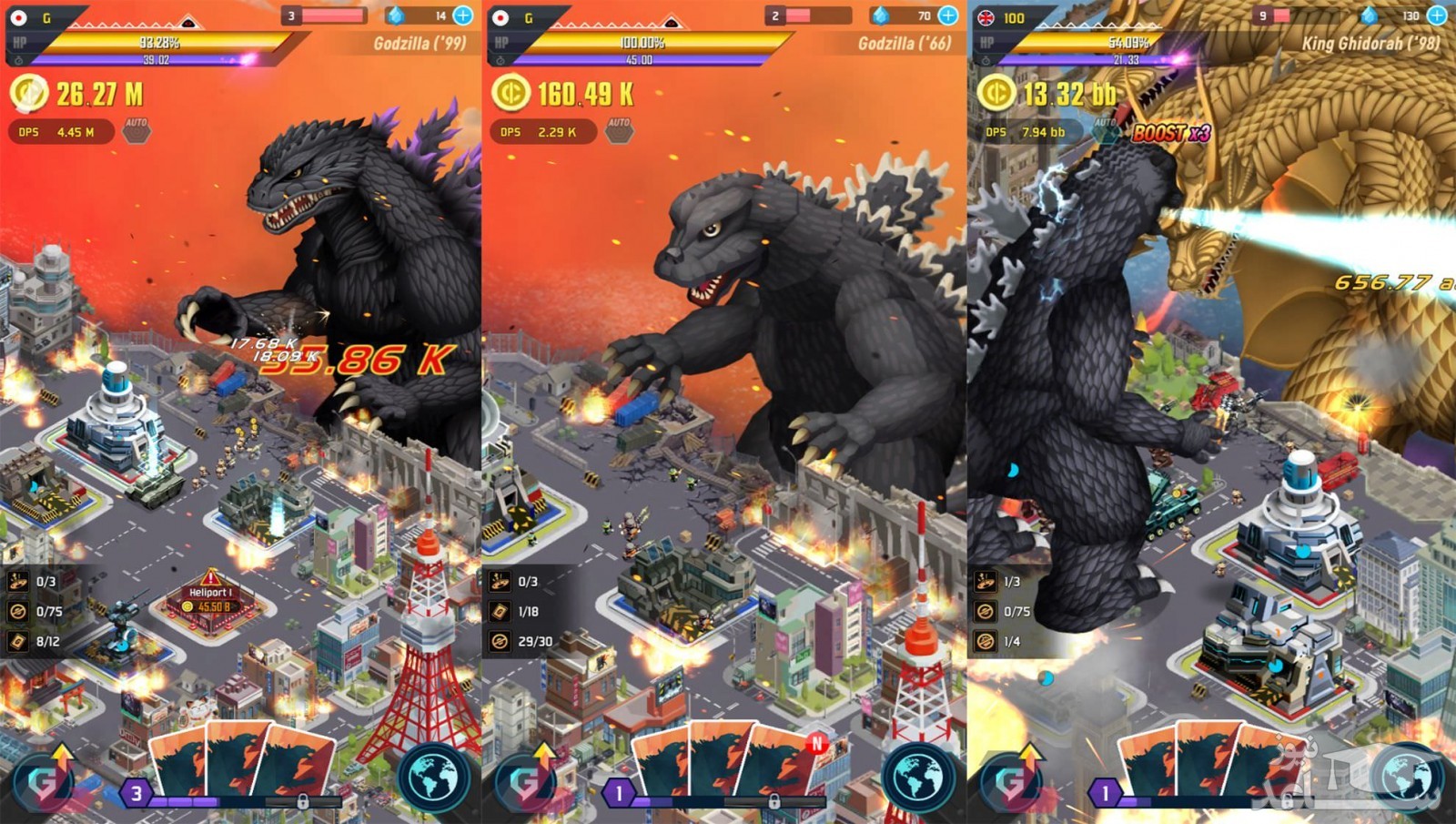Toggle AUTO hexagon next to DPS 4.45 M
This screenshot has height=824, width=1456.
(x=136, y=131)
